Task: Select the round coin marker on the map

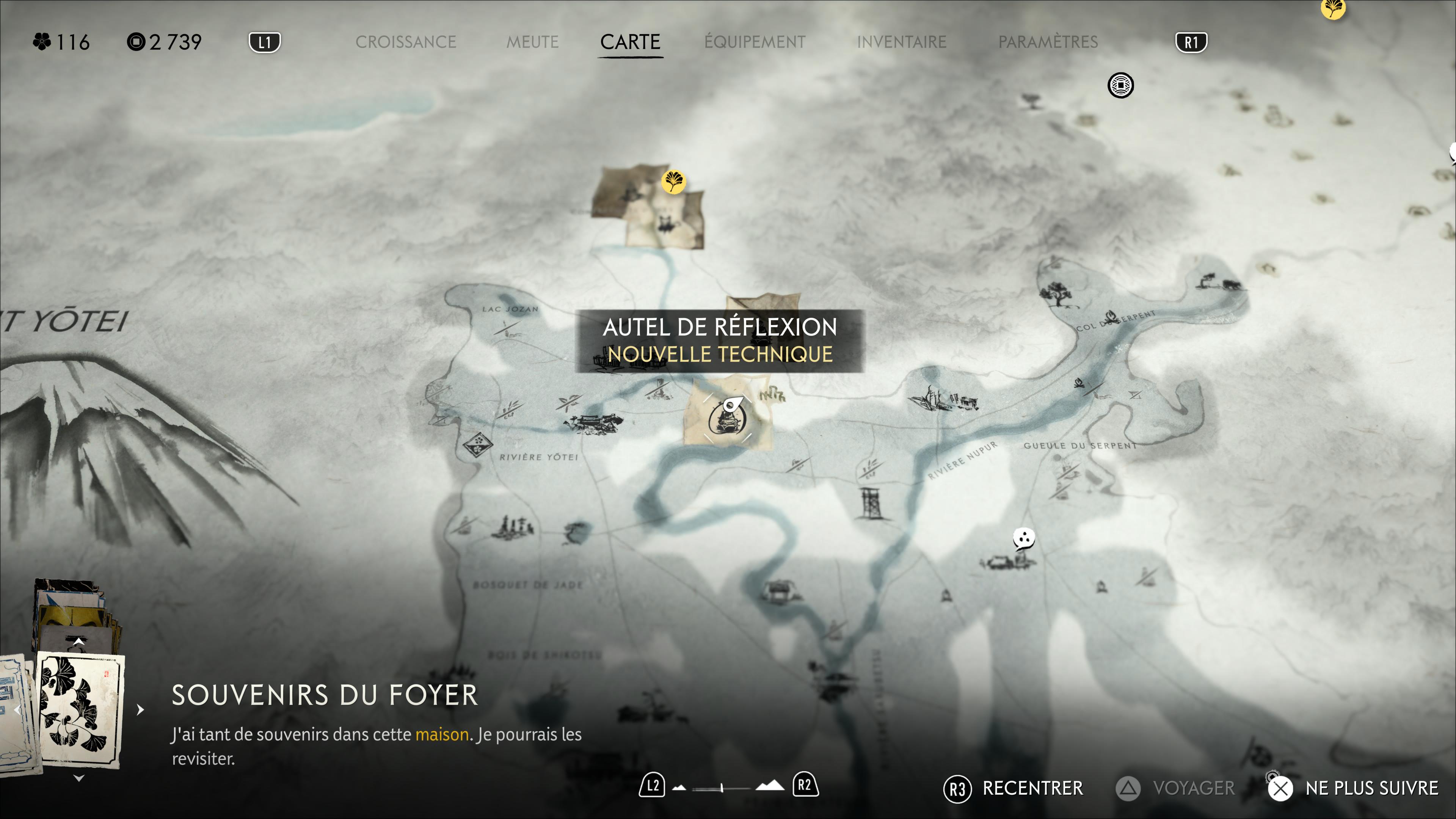Action: 1120,85
